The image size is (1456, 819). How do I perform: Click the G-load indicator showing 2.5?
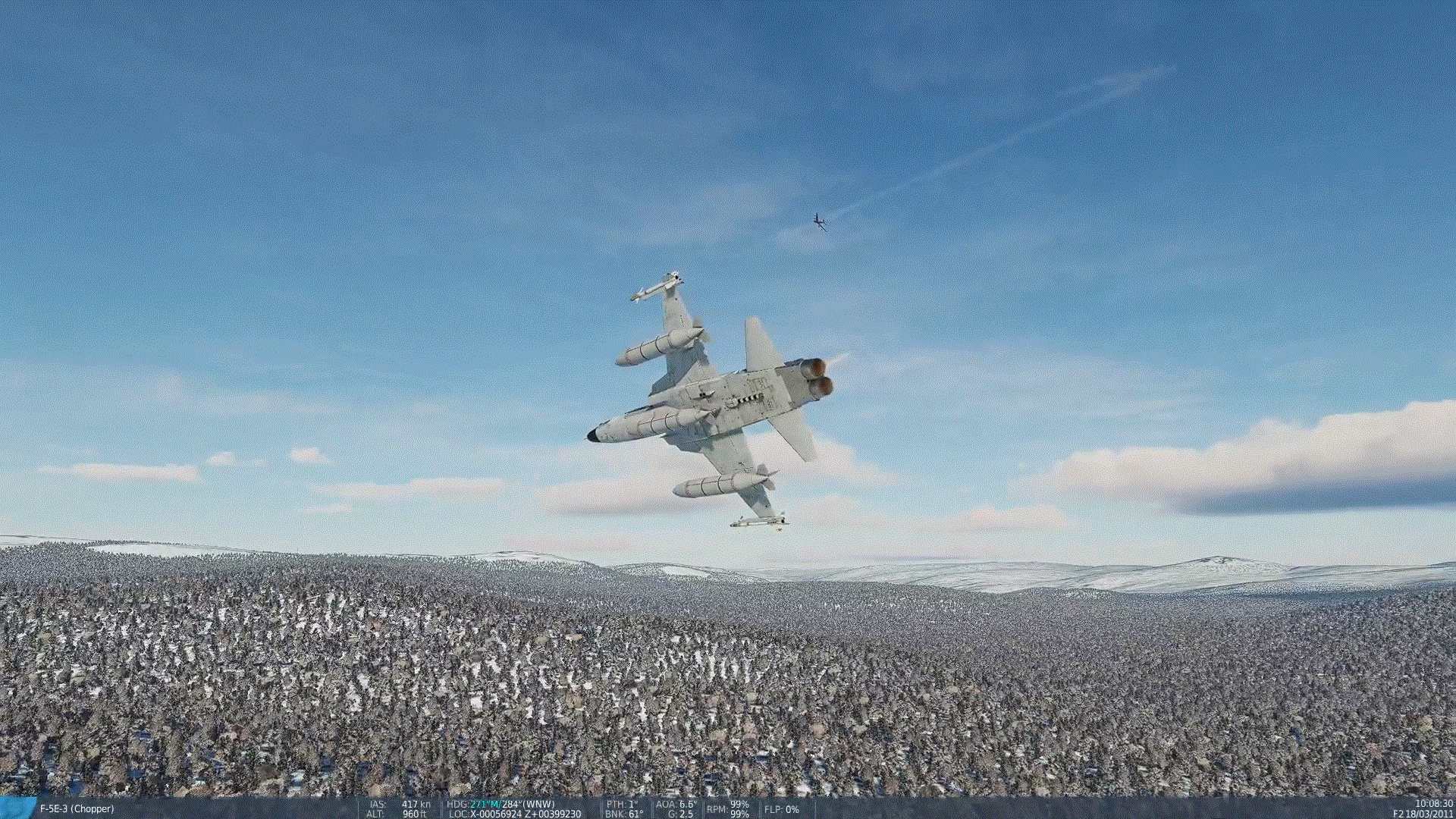point(679,814)
